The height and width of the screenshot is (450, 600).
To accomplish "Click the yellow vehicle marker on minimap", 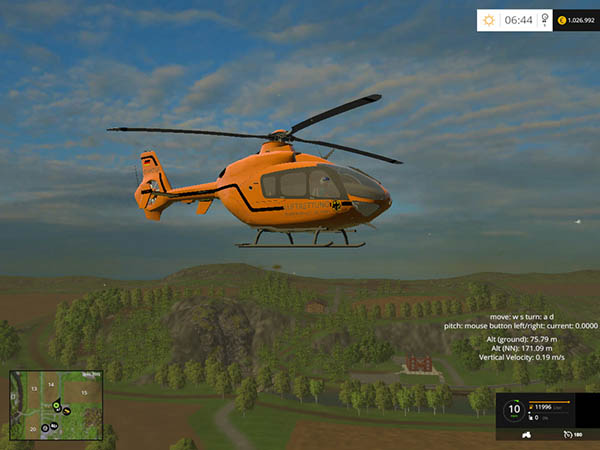I will coord(66,410).
